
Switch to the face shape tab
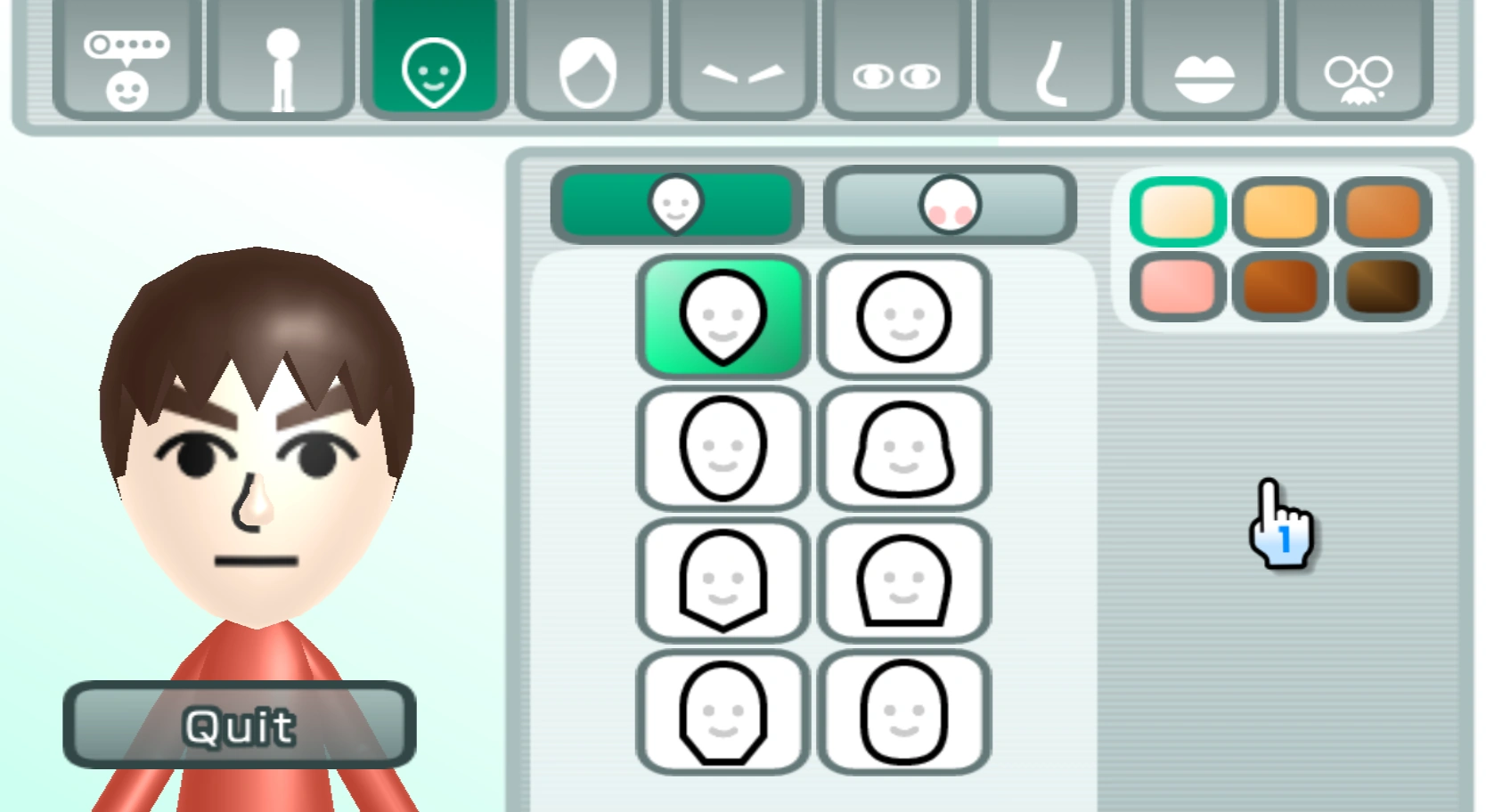pyautogui.click(x=677, y=205)
